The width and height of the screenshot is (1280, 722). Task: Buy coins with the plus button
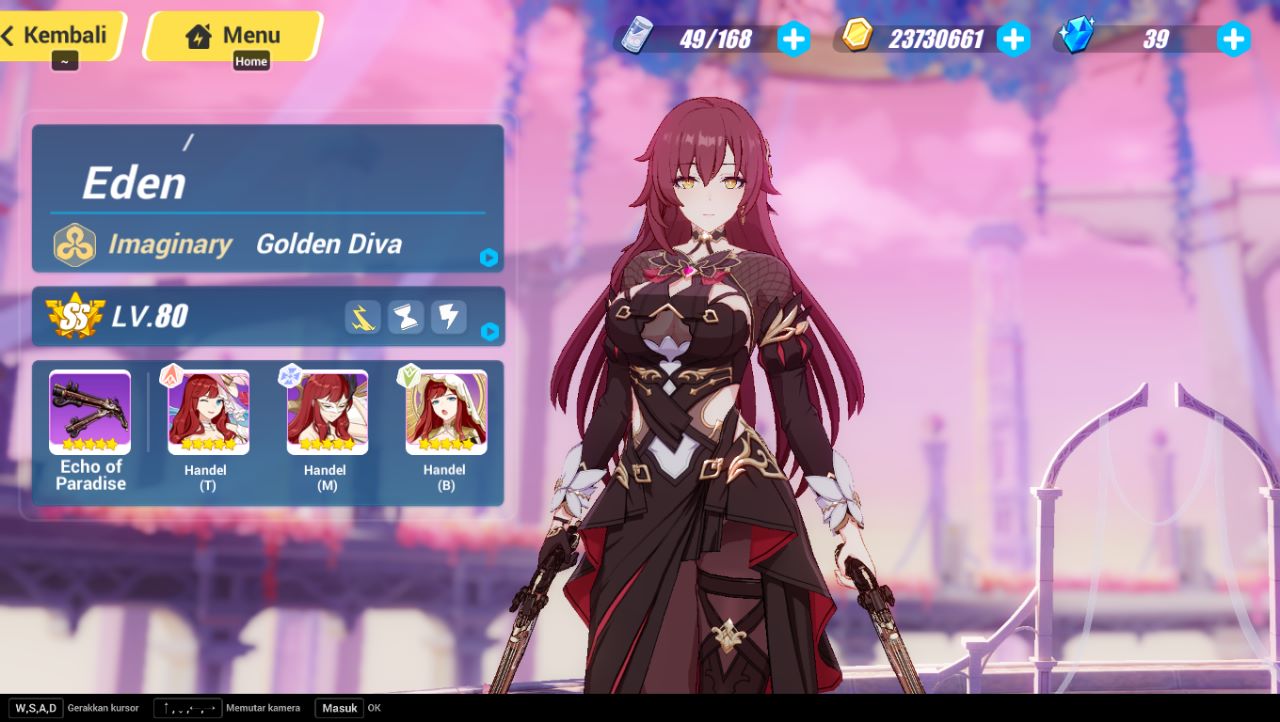pyautogui.click(x=1013, y=38)
